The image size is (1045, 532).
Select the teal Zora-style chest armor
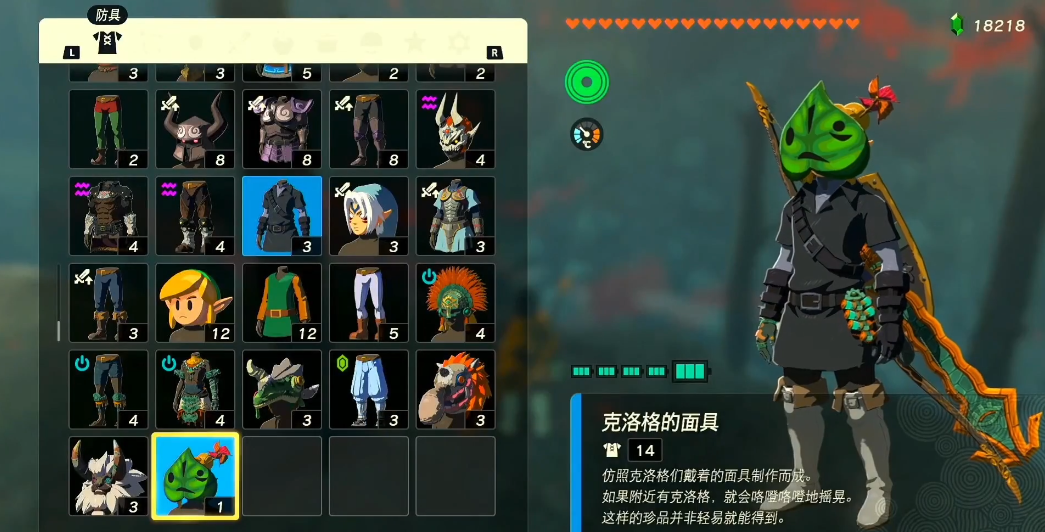456,216
